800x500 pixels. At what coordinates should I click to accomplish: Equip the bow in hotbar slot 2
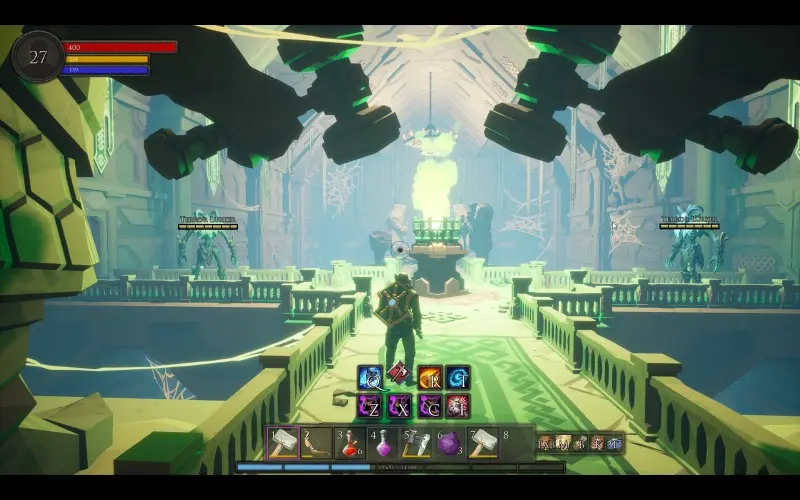(317, 442)
